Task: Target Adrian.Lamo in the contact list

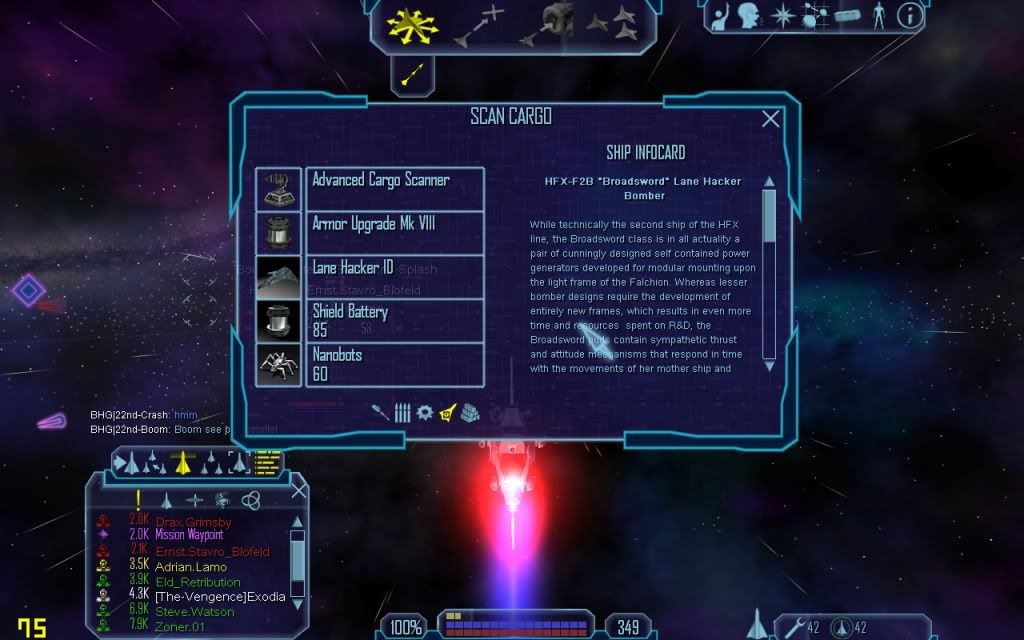Action: point(190,567)
